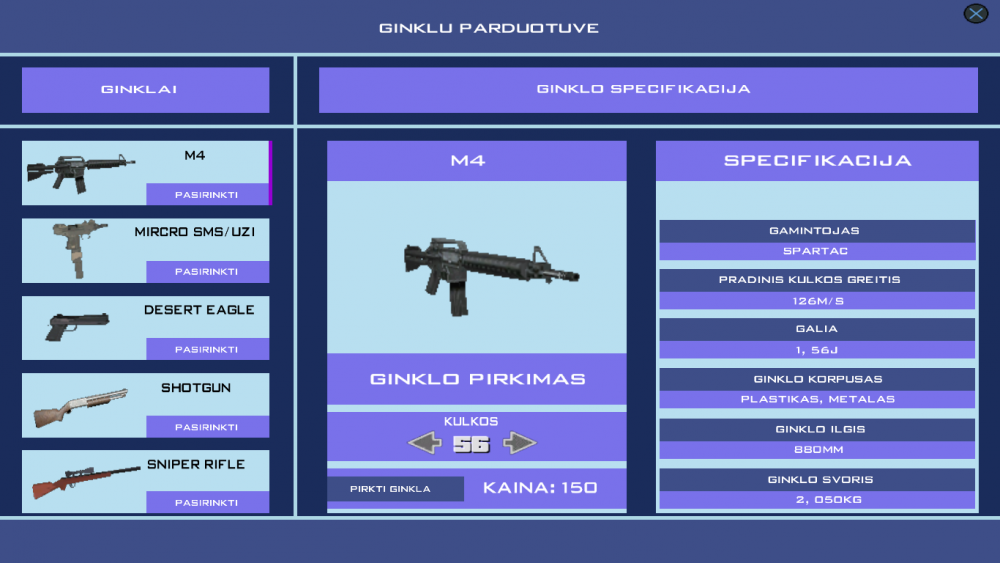The image size is (1000, 563).
Task: Open the Ginklai category header
Action: 145,90
